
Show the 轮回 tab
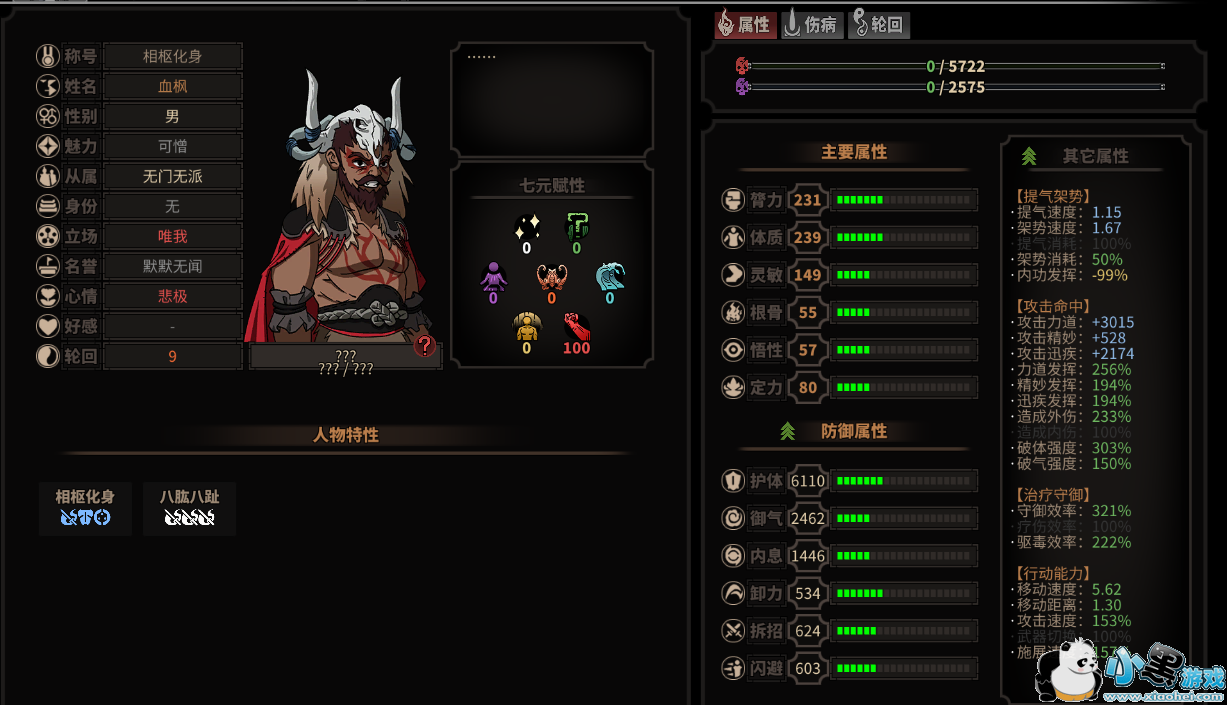(x=879, y=25)
